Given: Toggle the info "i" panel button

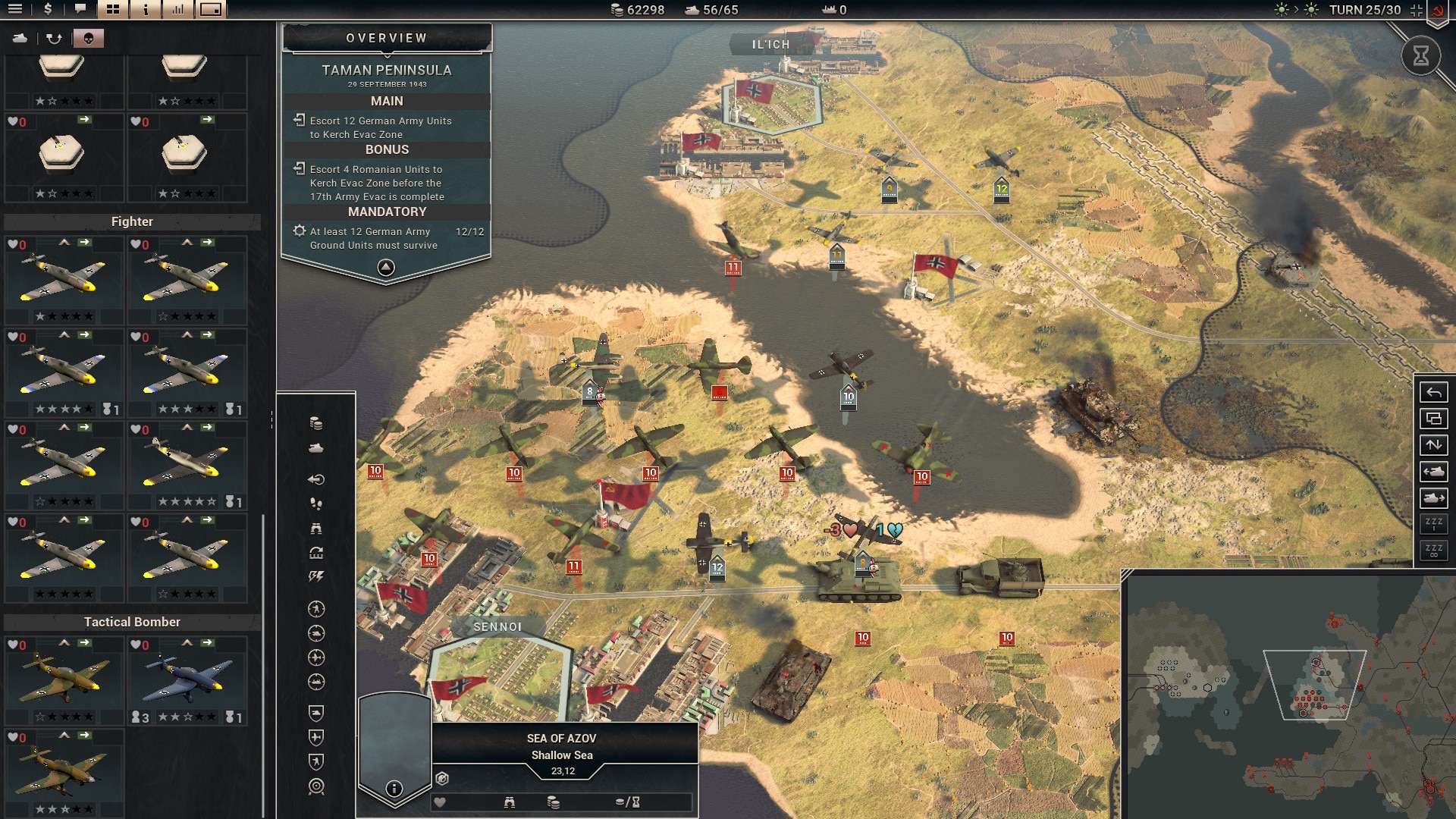Looking at the screenshot, I should [x=146, y=9].
